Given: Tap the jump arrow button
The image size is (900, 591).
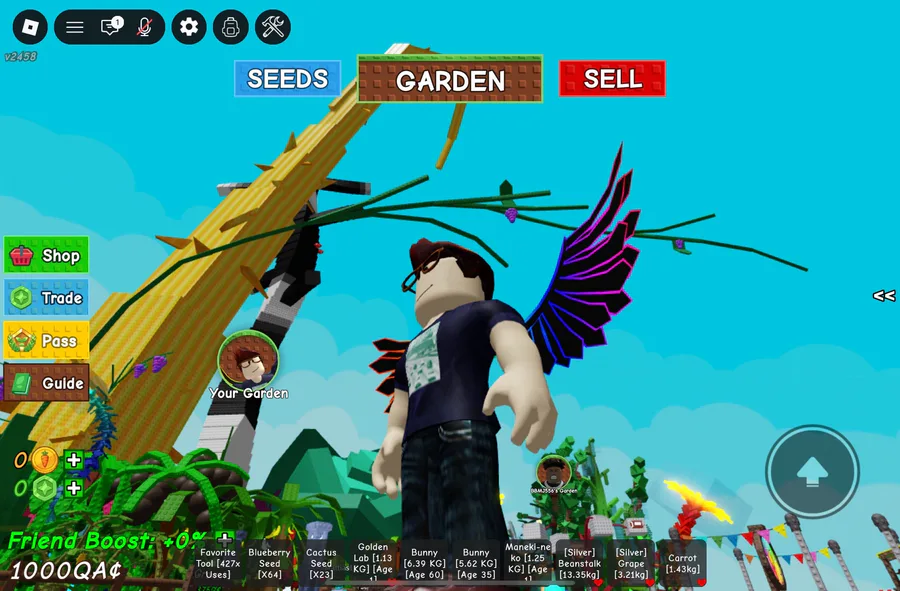Looking at the screenshot, I should click(812, 471).
